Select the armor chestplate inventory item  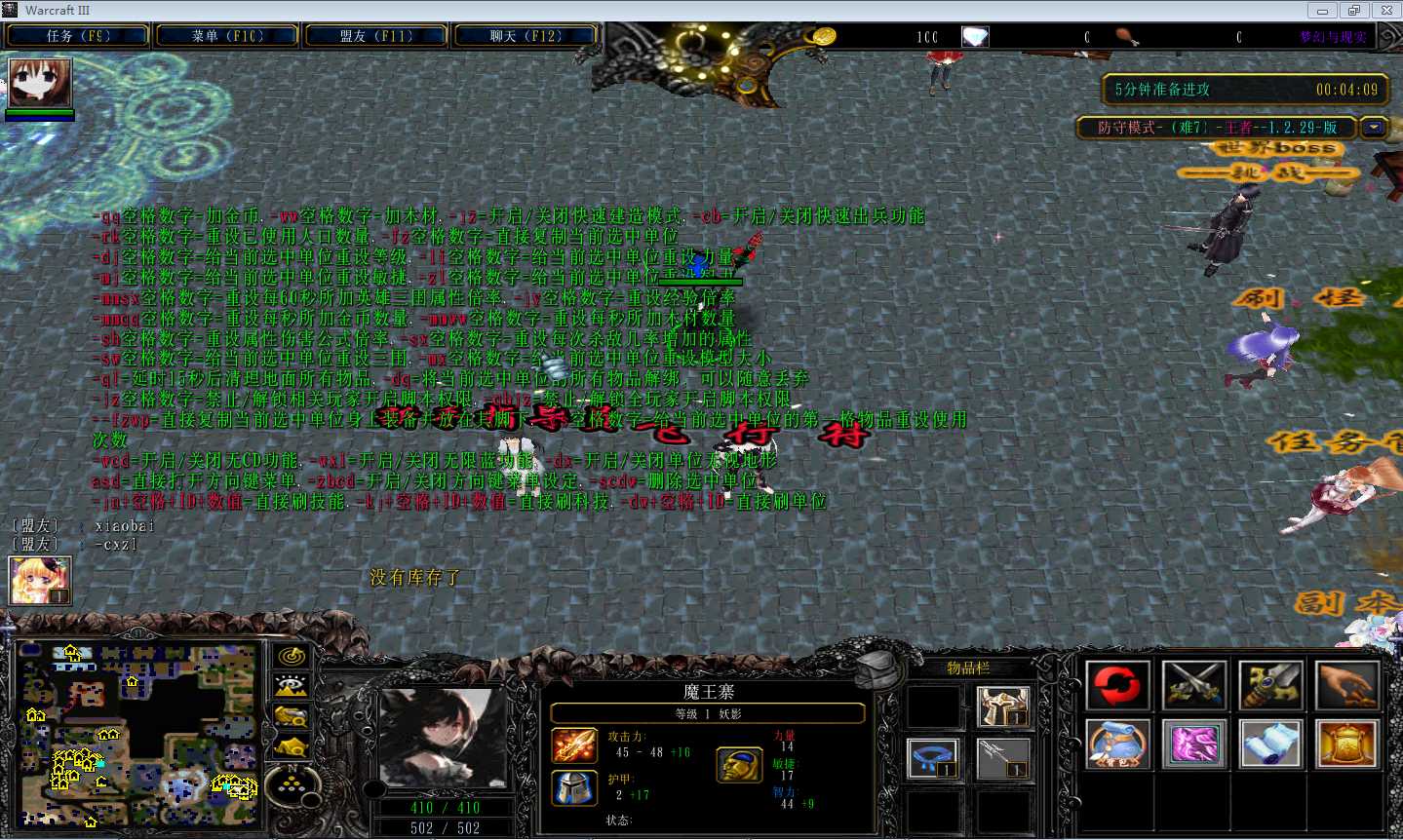tap(1003, 706)
